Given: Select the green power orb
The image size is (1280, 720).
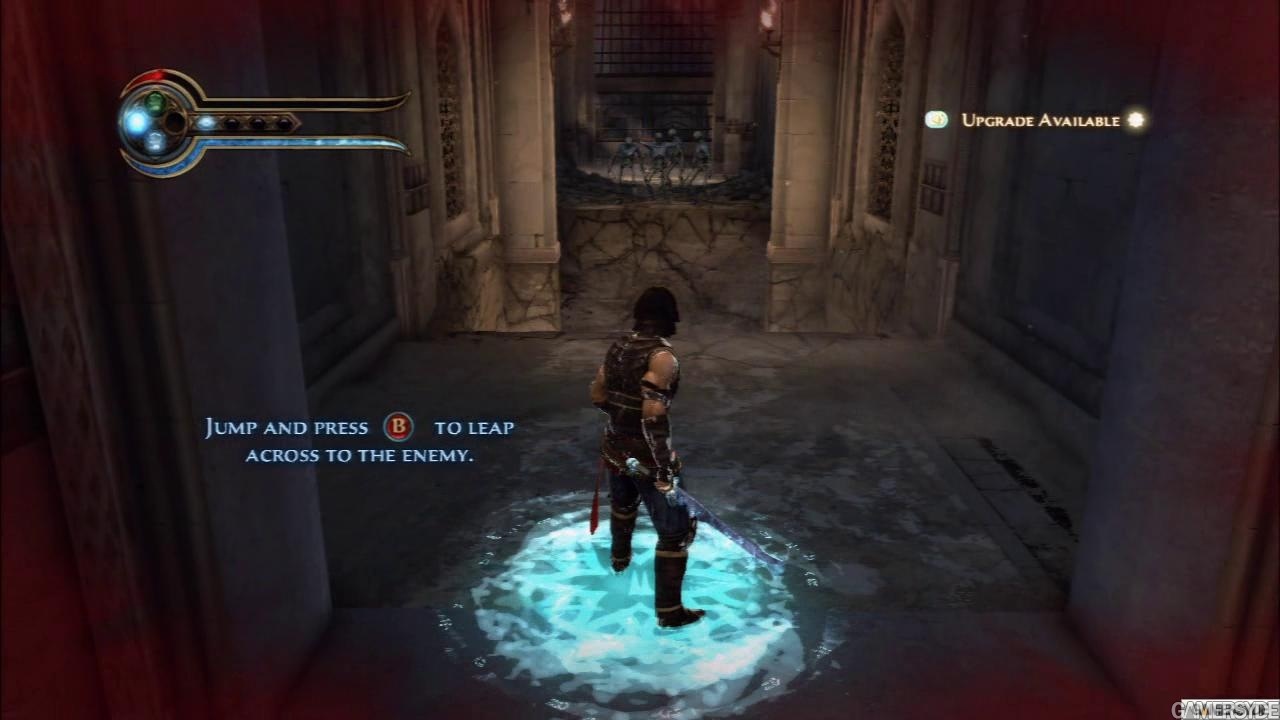Looking at the screenshot, I should (155, 101).
